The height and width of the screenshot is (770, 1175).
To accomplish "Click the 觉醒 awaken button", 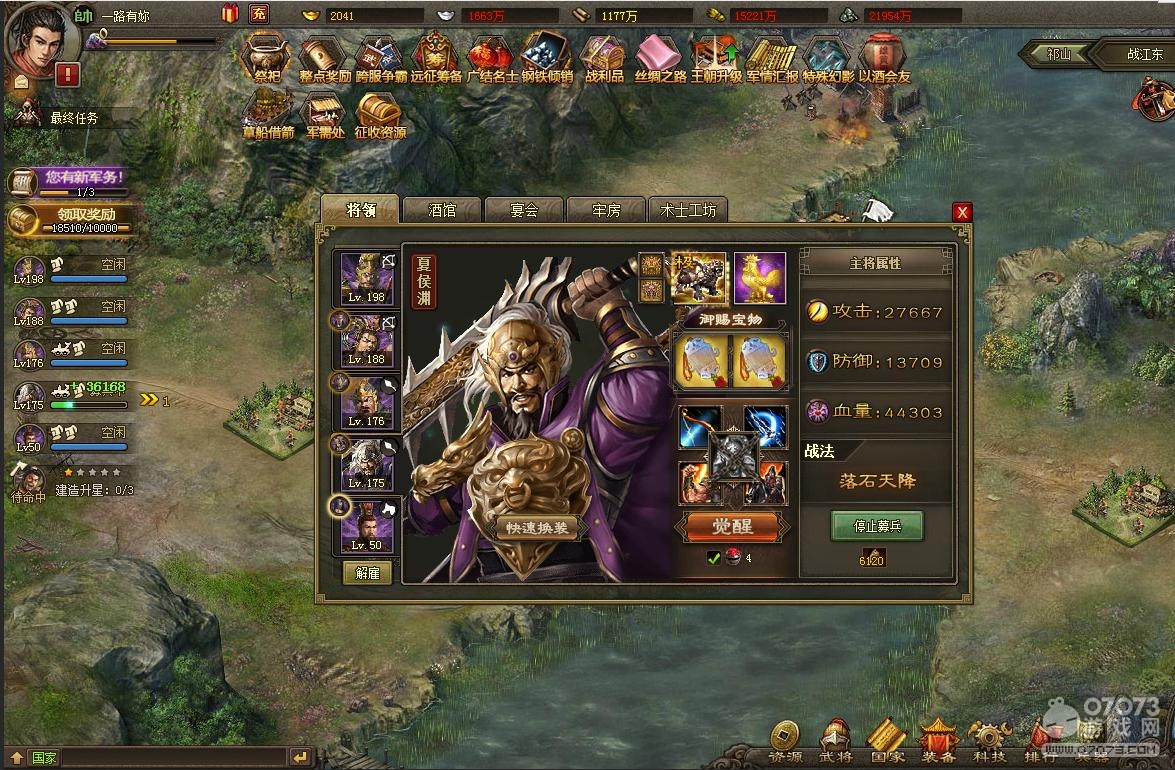I will (x=732, y=526).
